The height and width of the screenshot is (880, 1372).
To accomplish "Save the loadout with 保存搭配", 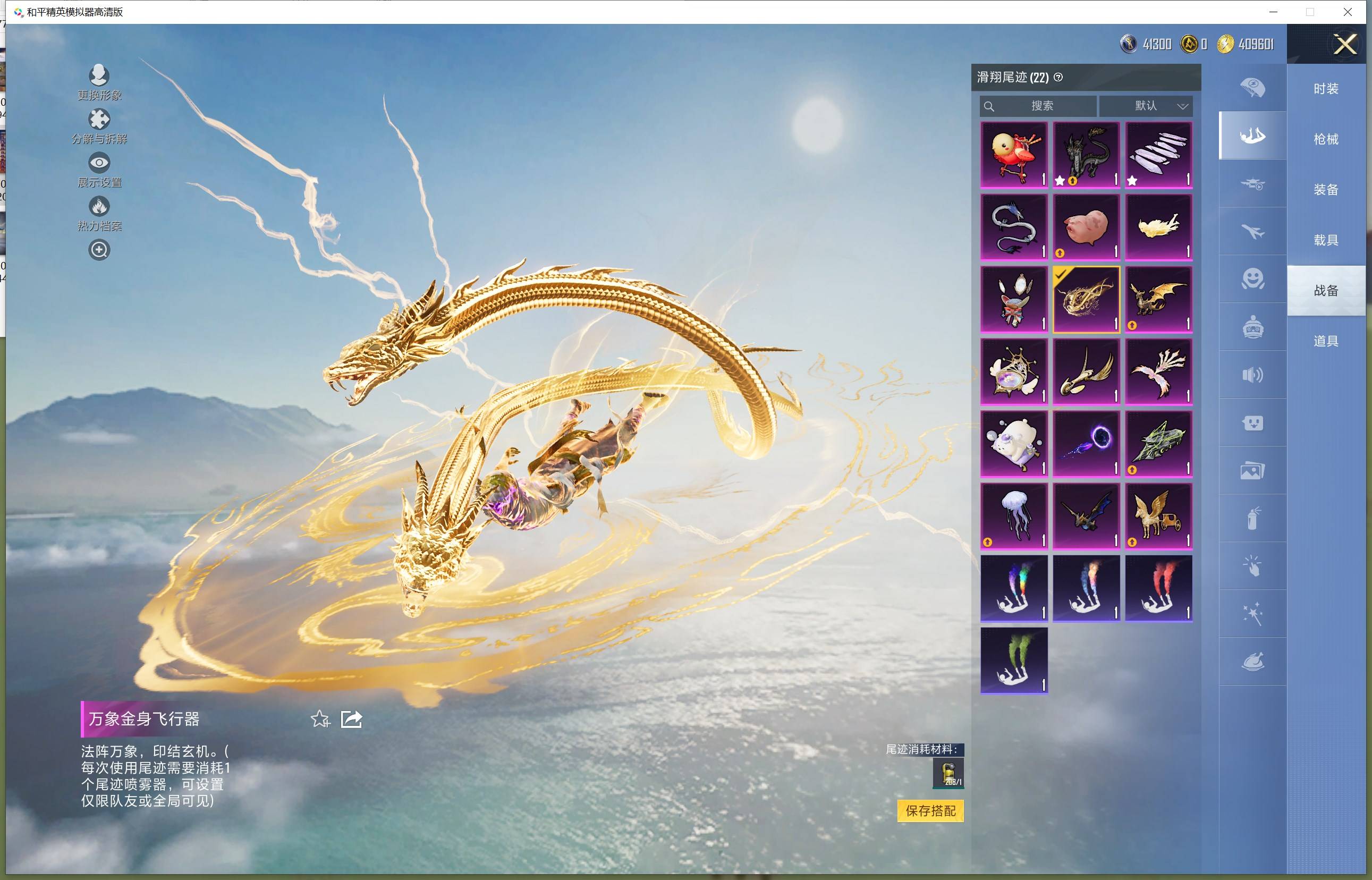I will (930, 810).
